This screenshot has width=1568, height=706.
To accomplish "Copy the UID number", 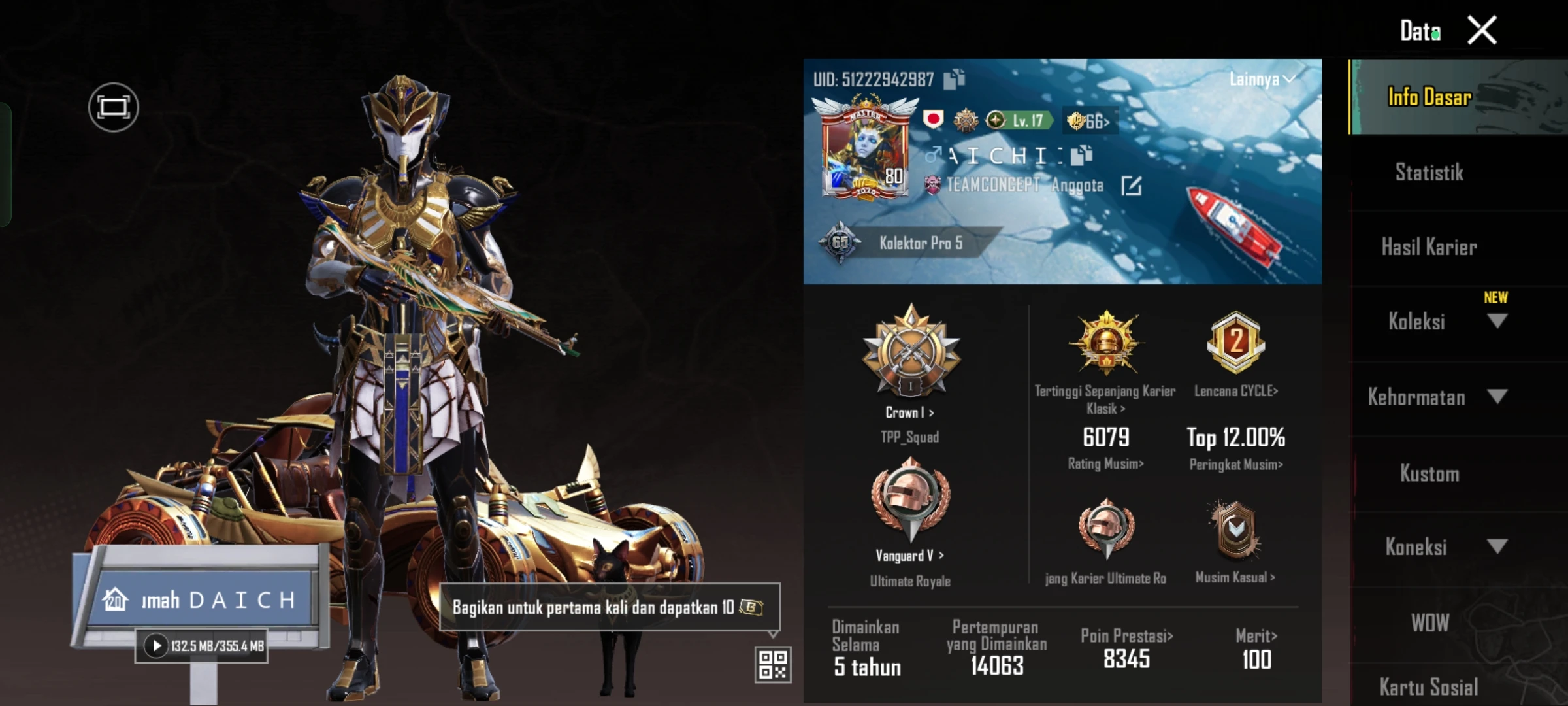I will (x=954, y=79).
